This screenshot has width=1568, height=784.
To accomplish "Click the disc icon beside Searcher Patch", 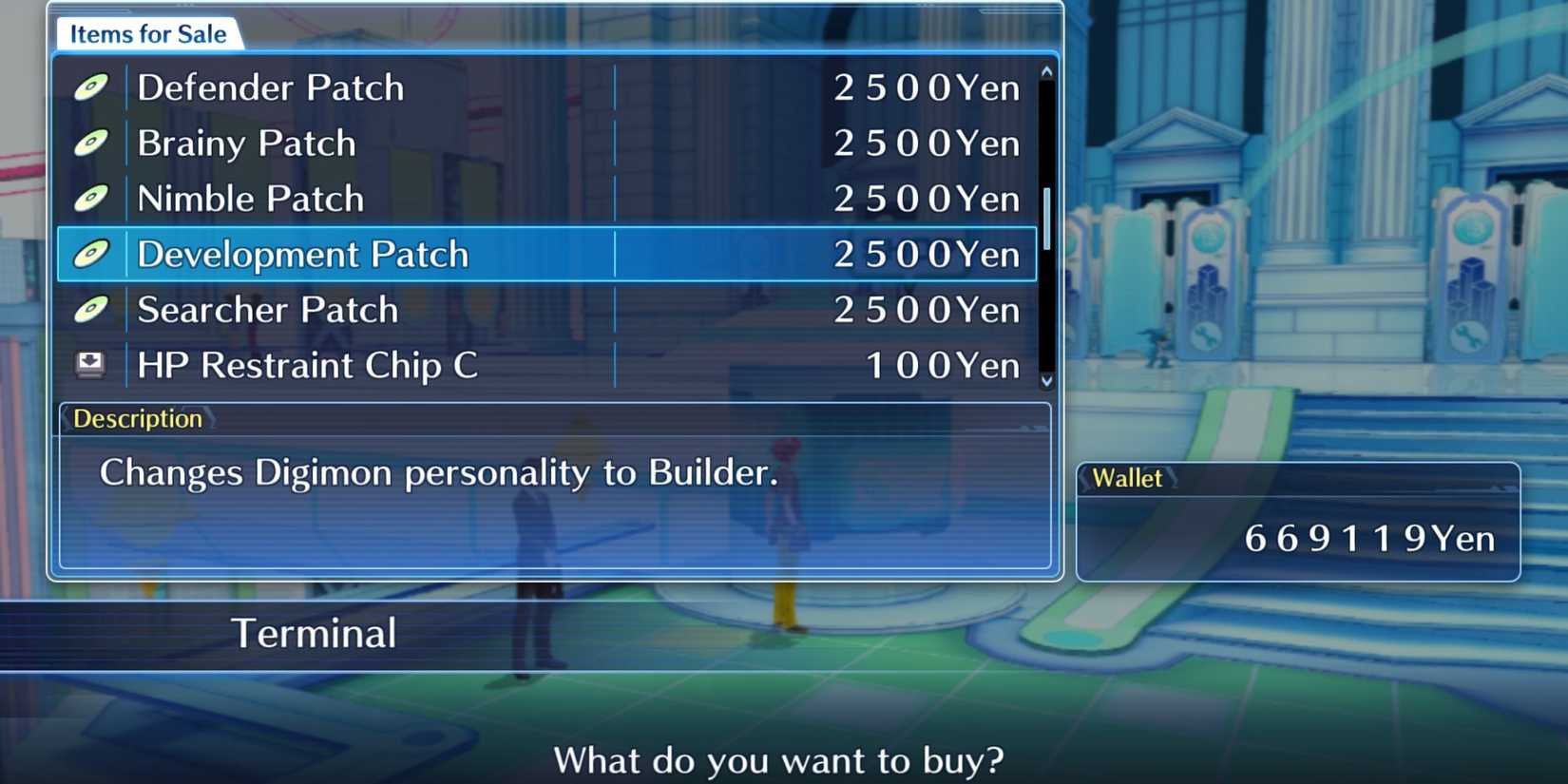I will pyautogui.click(x=91, y=309).
